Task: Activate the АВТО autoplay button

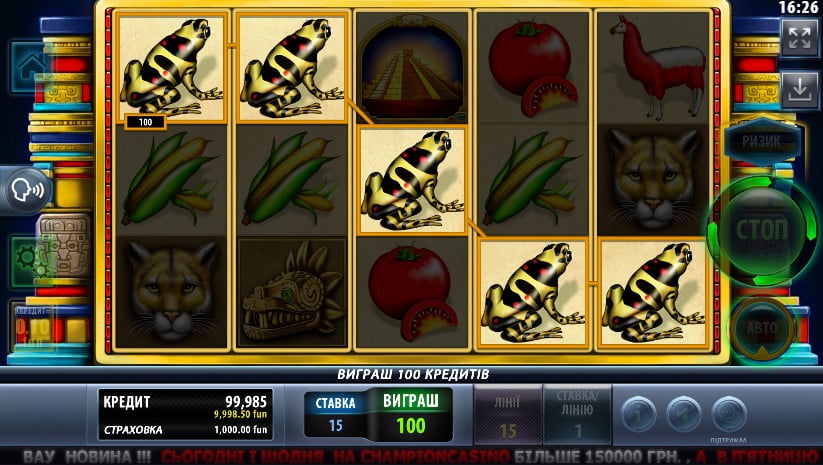Action: coord(762,325)
